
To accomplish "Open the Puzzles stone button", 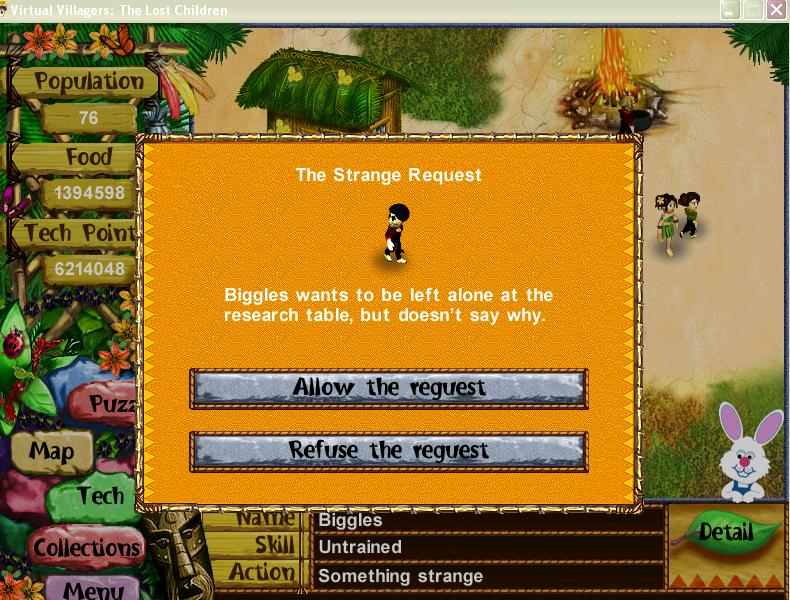I will coord(112,404).
